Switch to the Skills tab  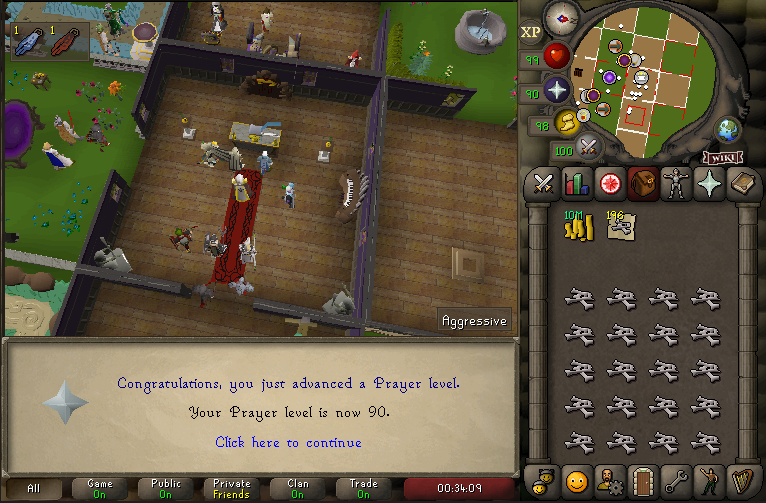point(576,184)
